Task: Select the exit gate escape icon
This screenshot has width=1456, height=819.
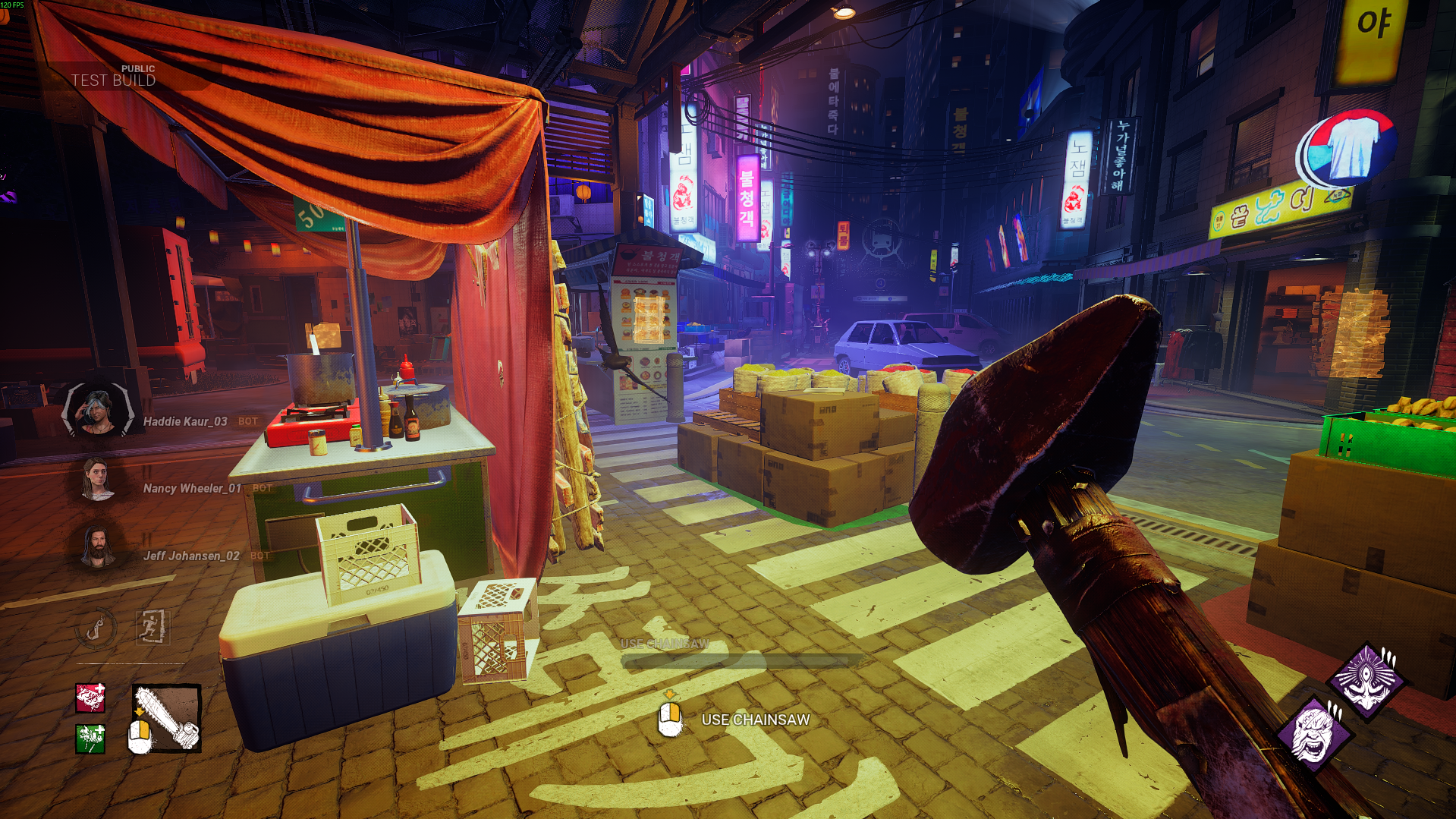Action: 152,627
